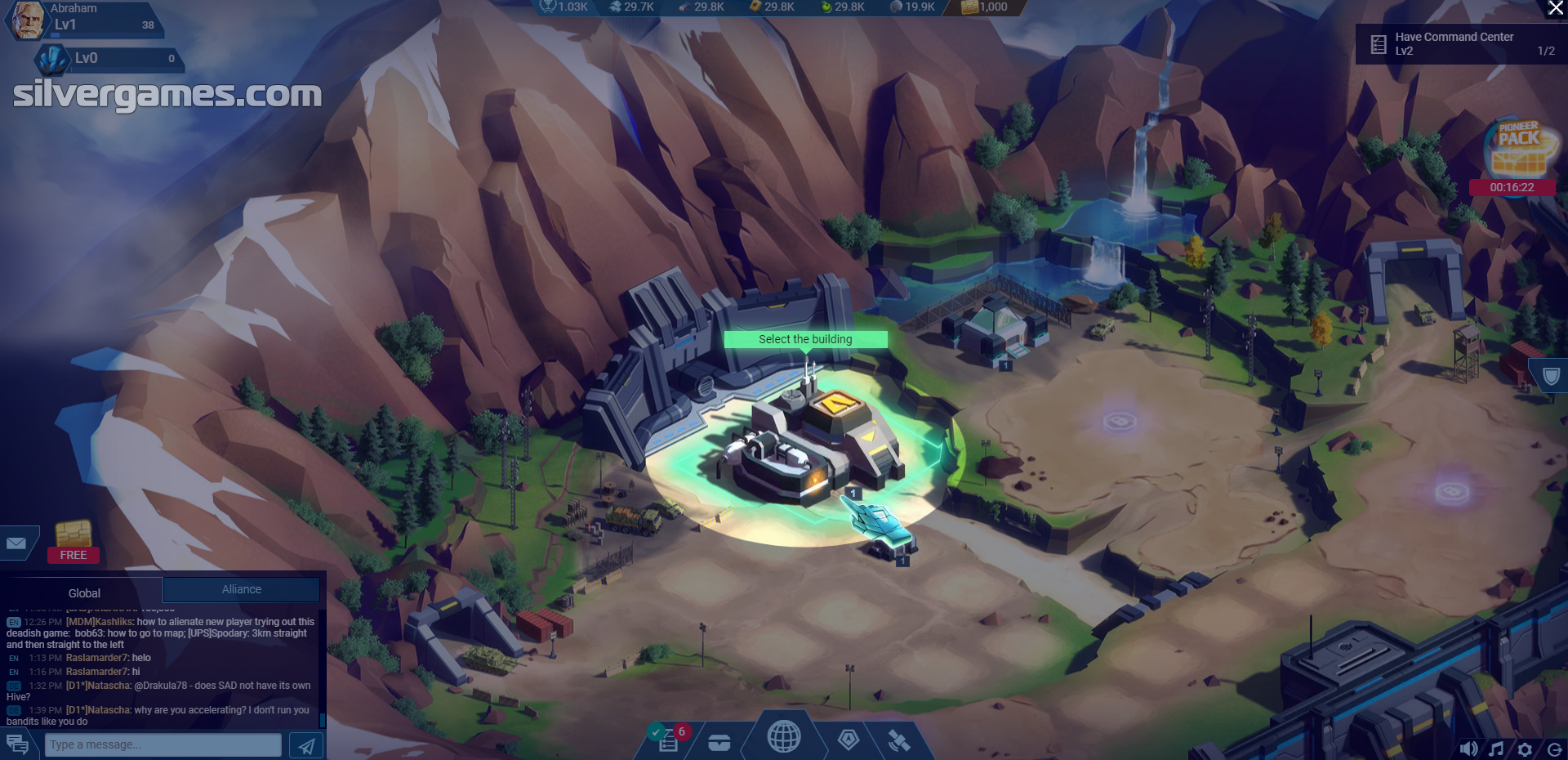Send the chat message with paper plane button
Image resolution: width=1568 pixels, height=760 pixels.
coord(306,745)
